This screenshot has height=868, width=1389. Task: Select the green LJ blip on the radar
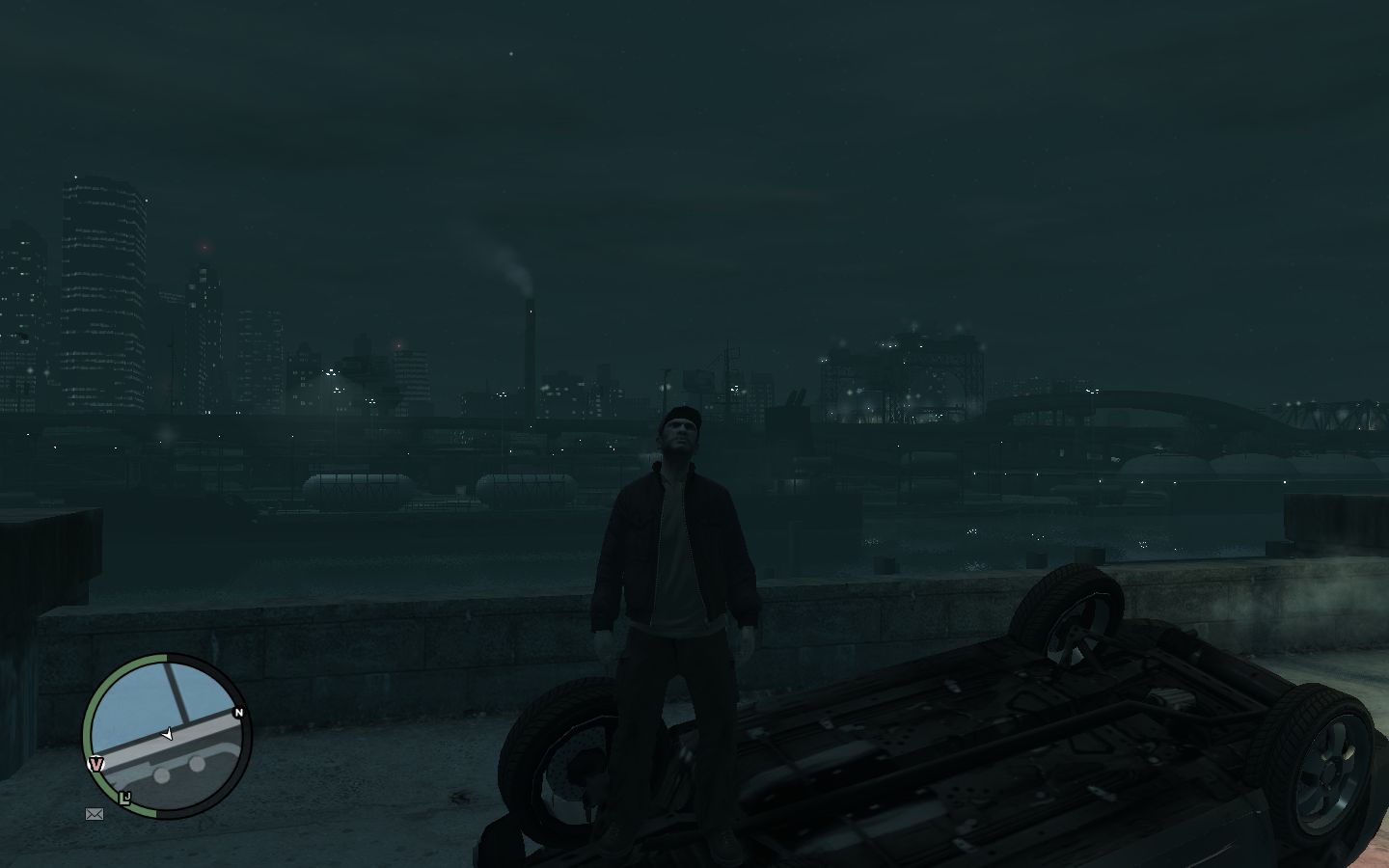click(x=124, y=798)
